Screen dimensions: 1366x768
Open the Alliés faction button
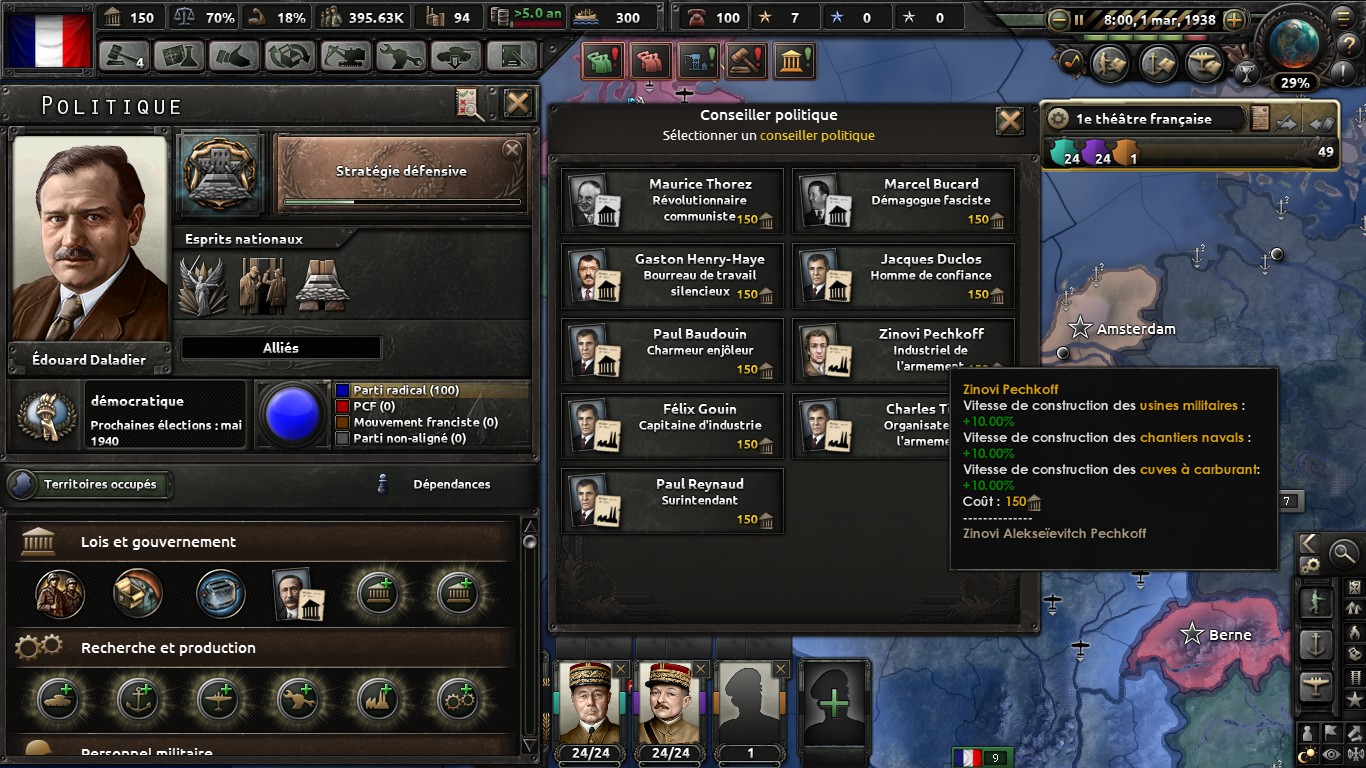click(281, 348)
